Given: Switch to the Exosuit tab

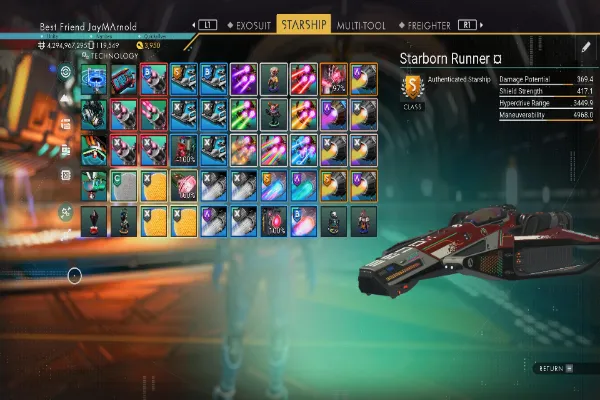Looking at the screenshot, I should (x=249, y=22).
